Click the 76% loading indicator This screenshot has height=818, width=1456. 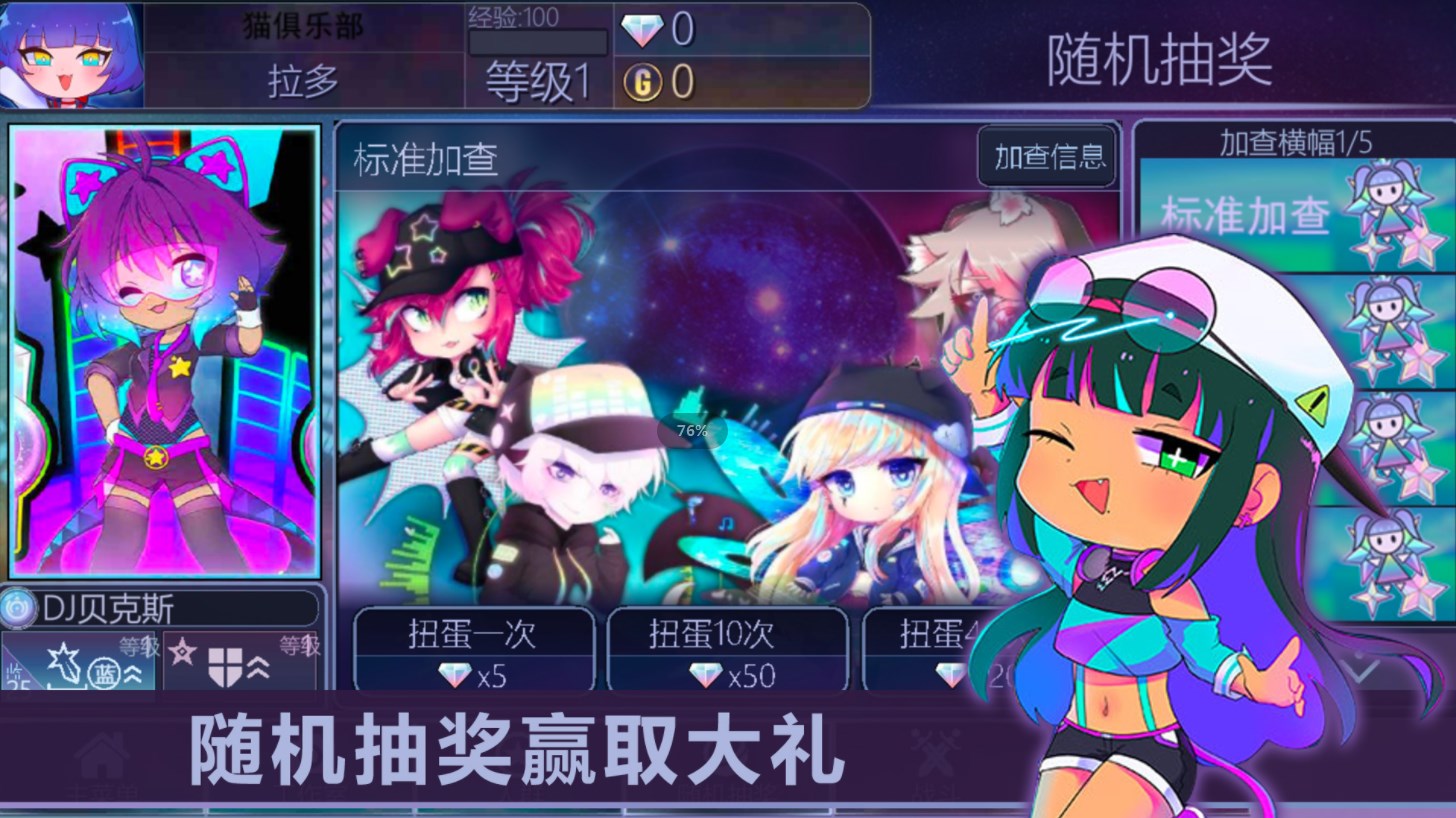691,433
